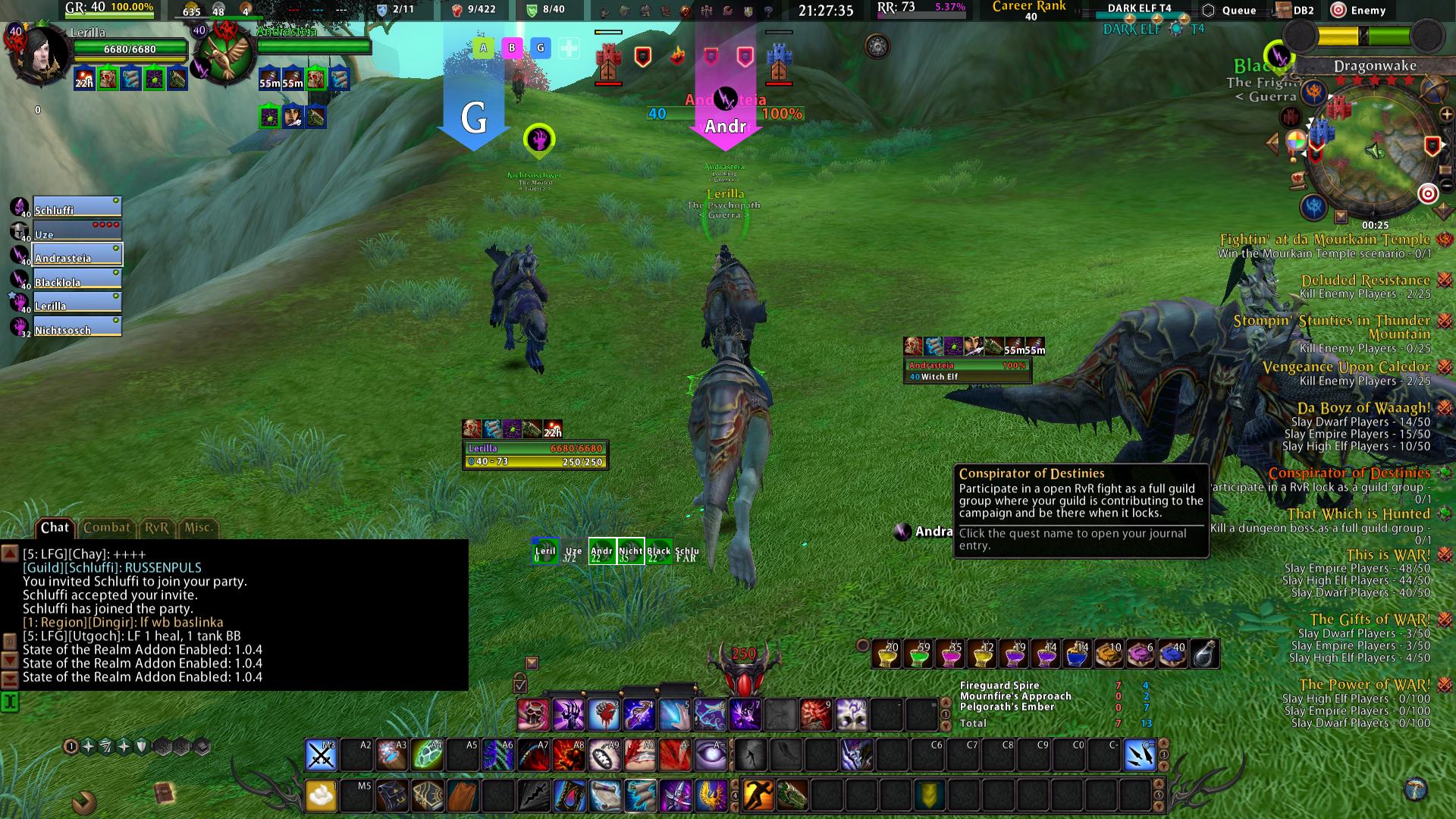Select the Misc. chat tab

click(199, 528)
